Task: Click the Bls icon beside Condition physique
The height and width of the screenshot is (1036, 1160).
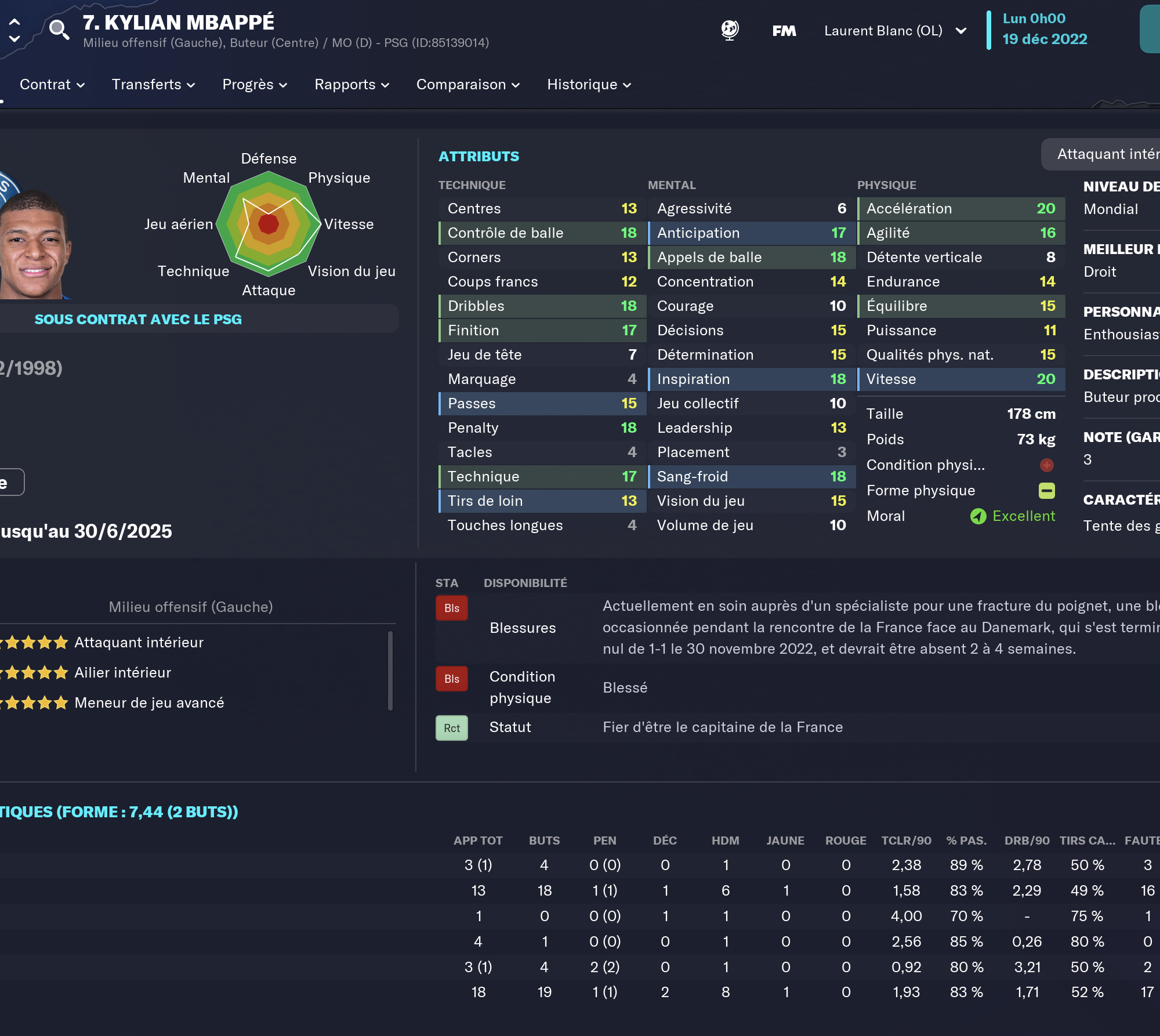Action: click(x=451, y=678)
